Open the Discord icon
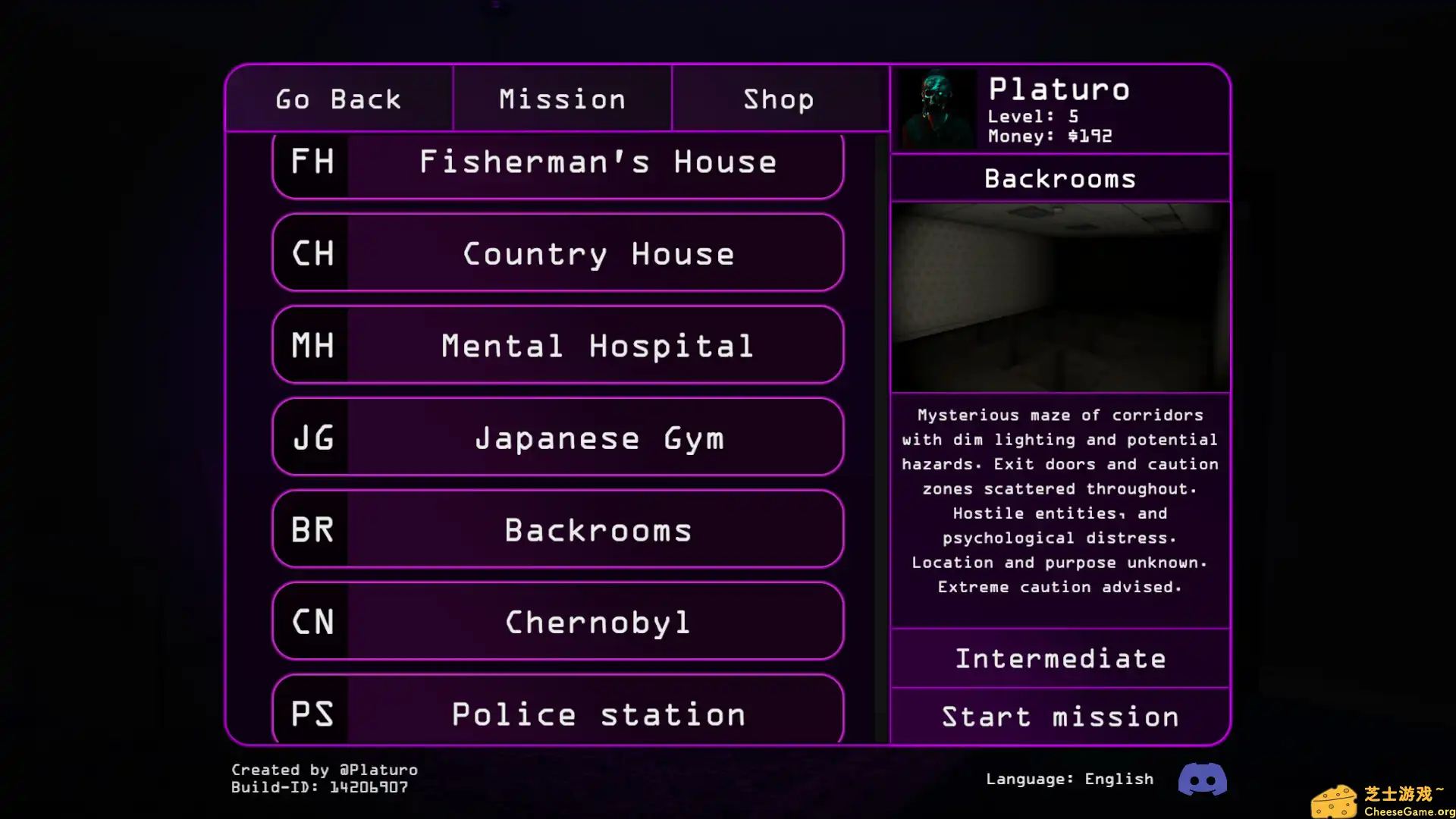Image resolution: width=1456 pixels, height=819 pixels. coord(1203,778)
